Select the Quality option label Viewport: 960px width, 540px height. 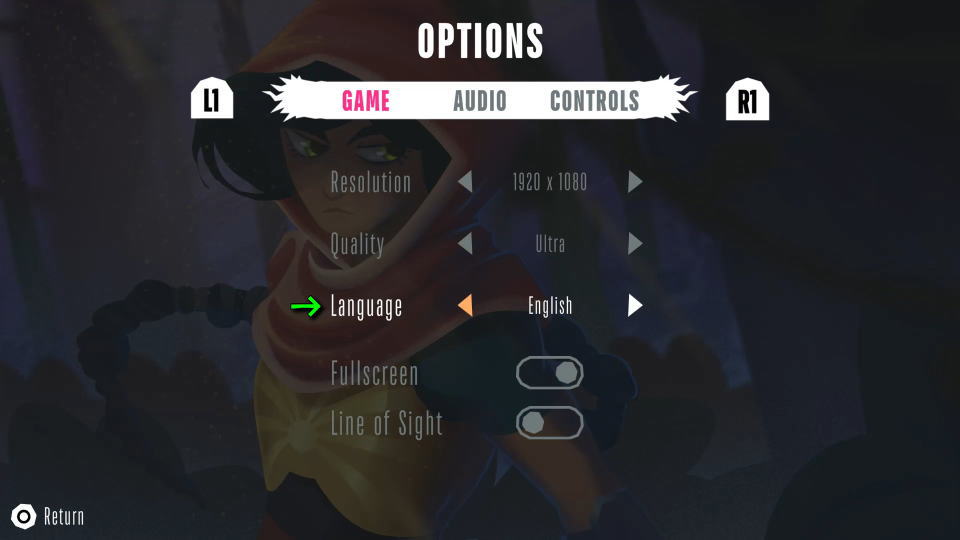pos(357,244)
